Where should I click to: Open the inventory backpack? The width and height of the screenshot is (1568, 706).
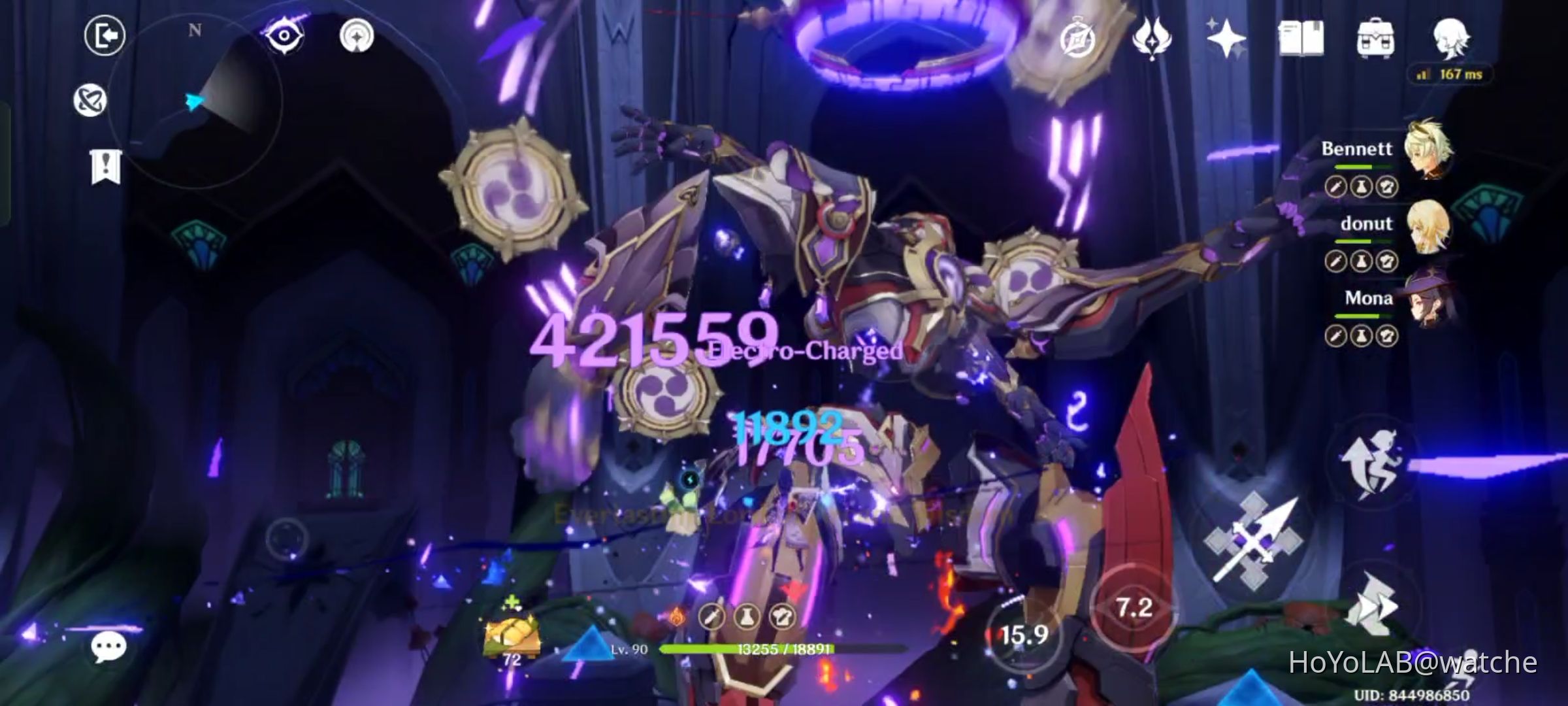coord(1379,38)
